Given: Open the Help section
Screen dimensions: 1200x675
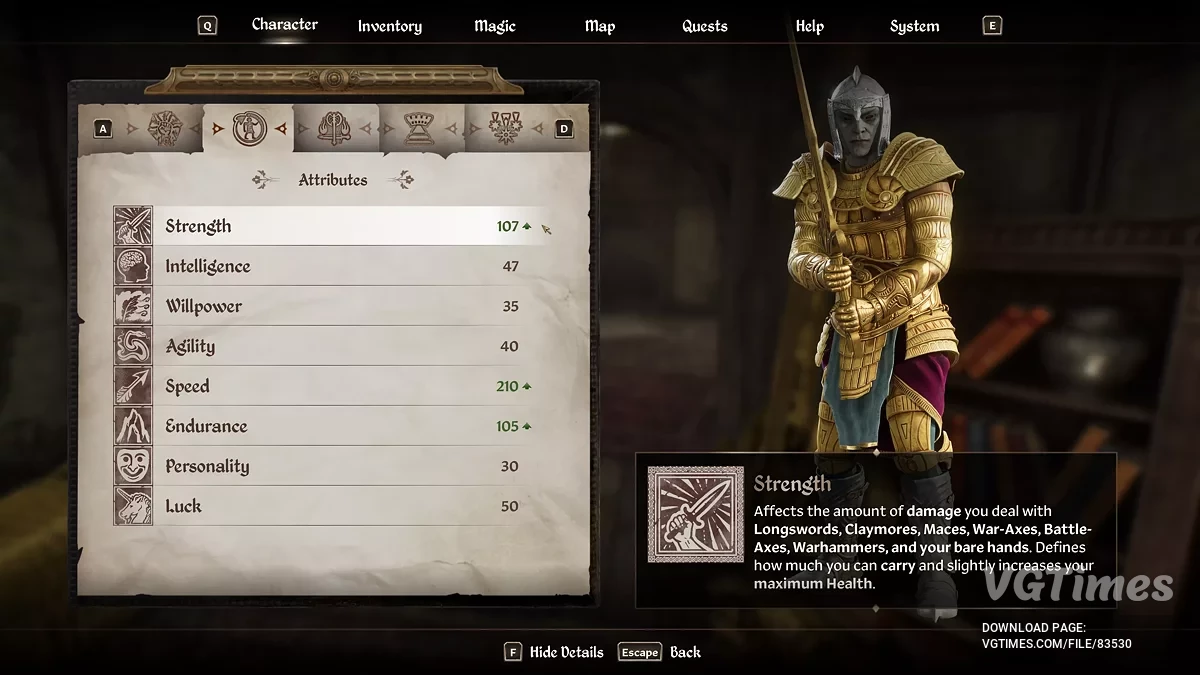Looking at the screenshot, I should coord(810,26).
